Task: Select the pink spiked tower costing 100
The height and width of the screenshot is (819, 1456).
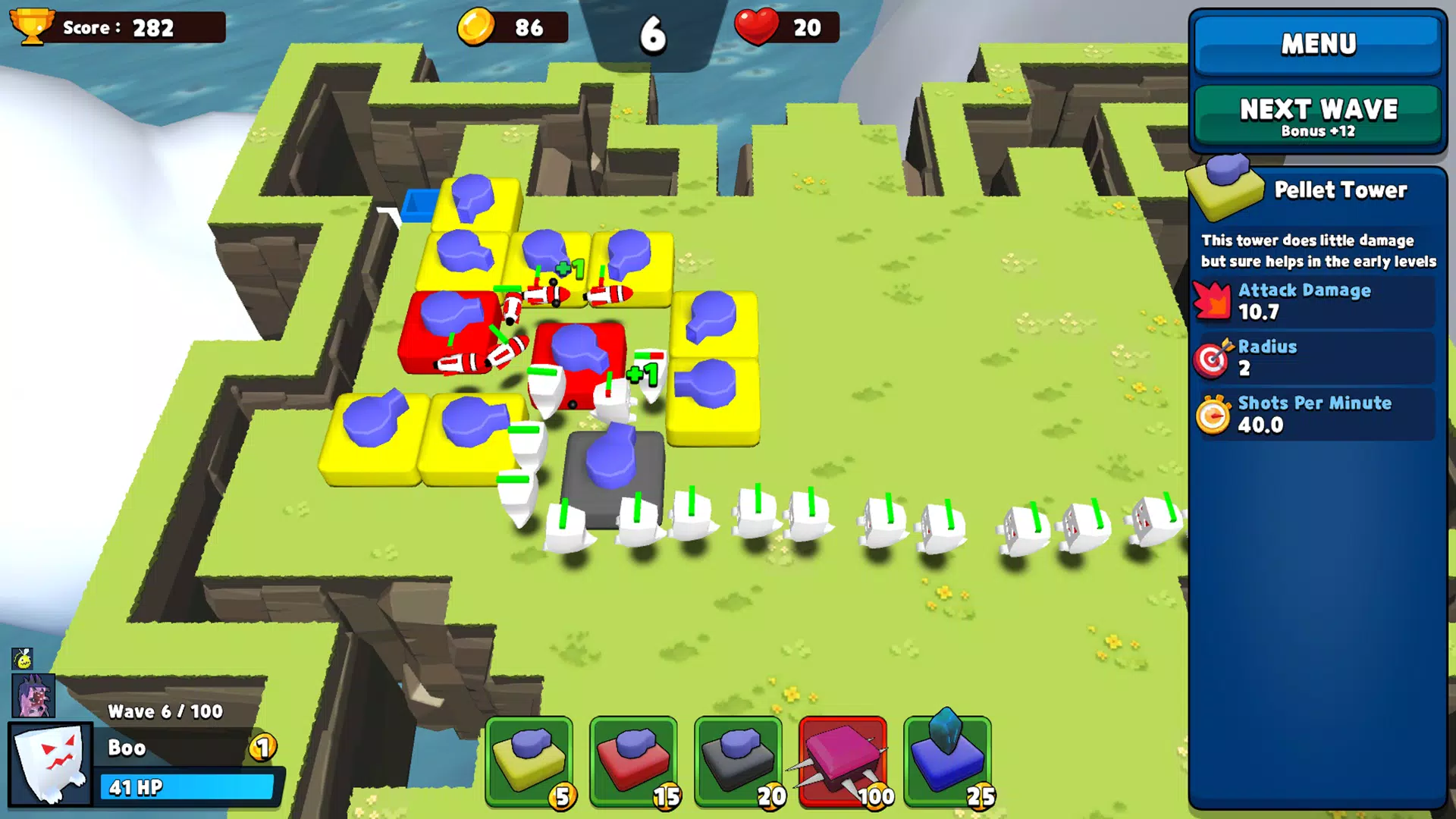Action: pos(843,762)
